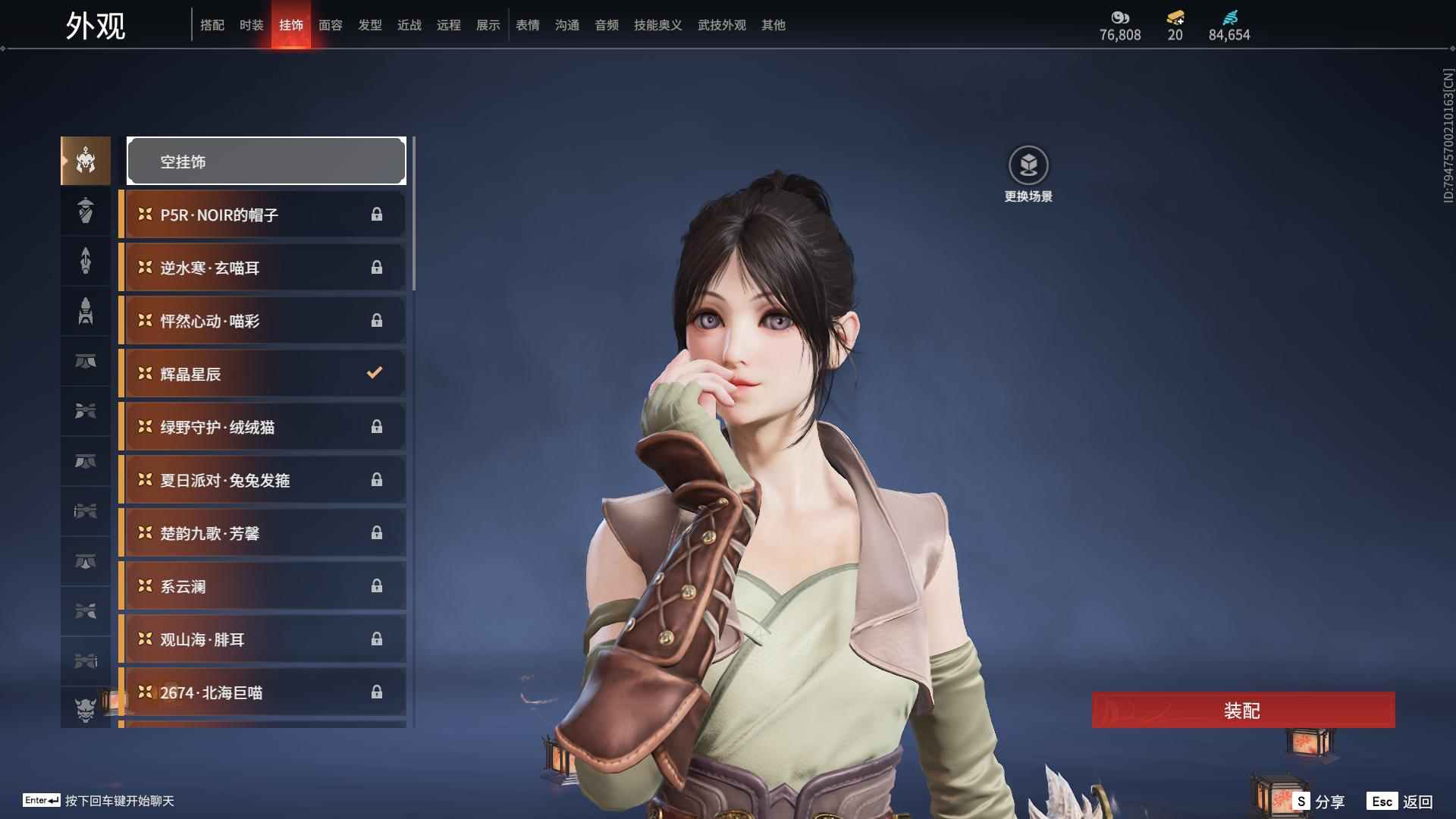The width and height of the screenshot is (1456, 819).
Task: Open the 搭配 tab
Action: (212, 25)
